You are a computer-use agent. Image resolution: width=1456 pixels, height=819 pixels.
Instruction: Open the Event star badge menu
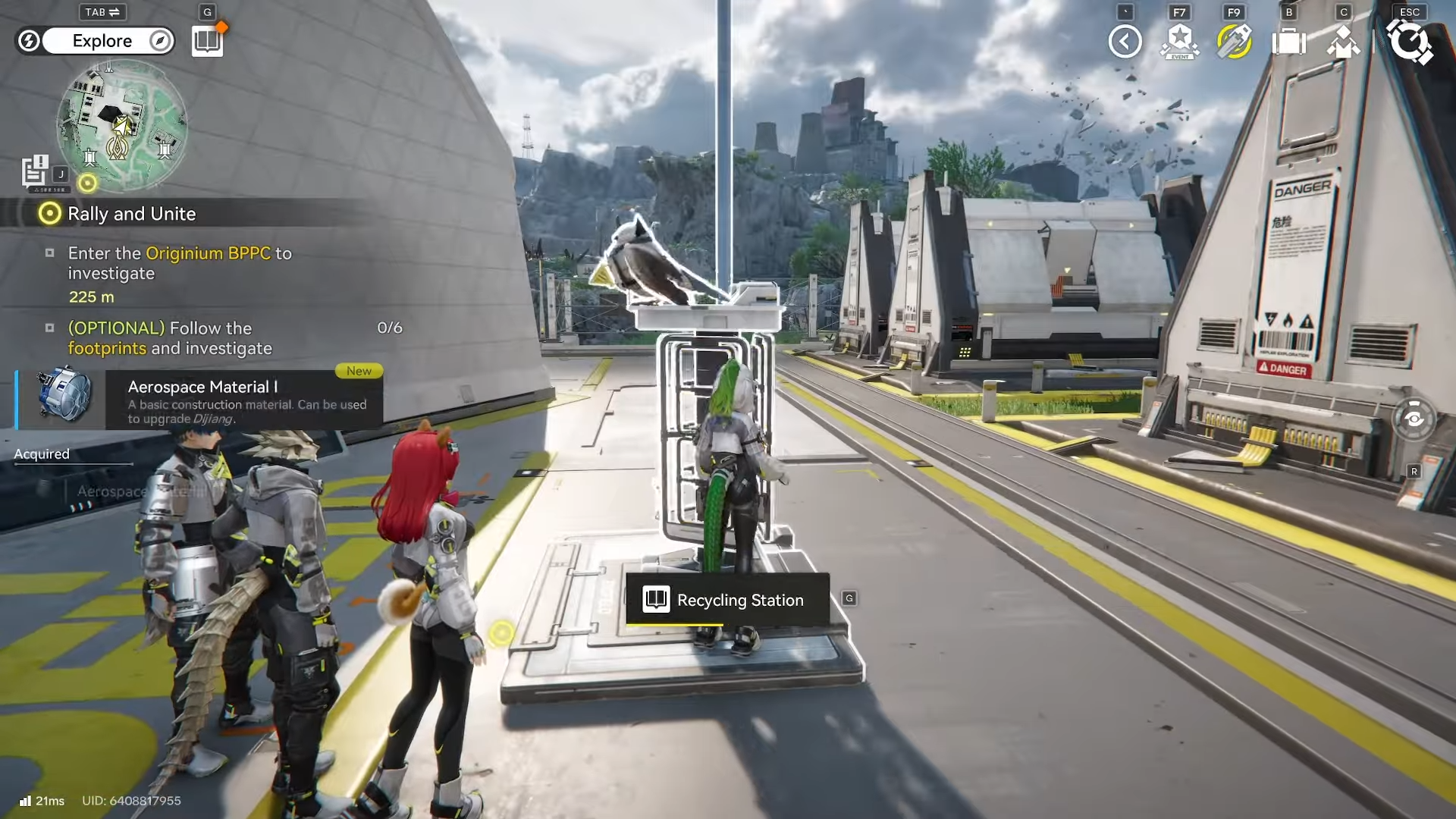pos(1179,42)
